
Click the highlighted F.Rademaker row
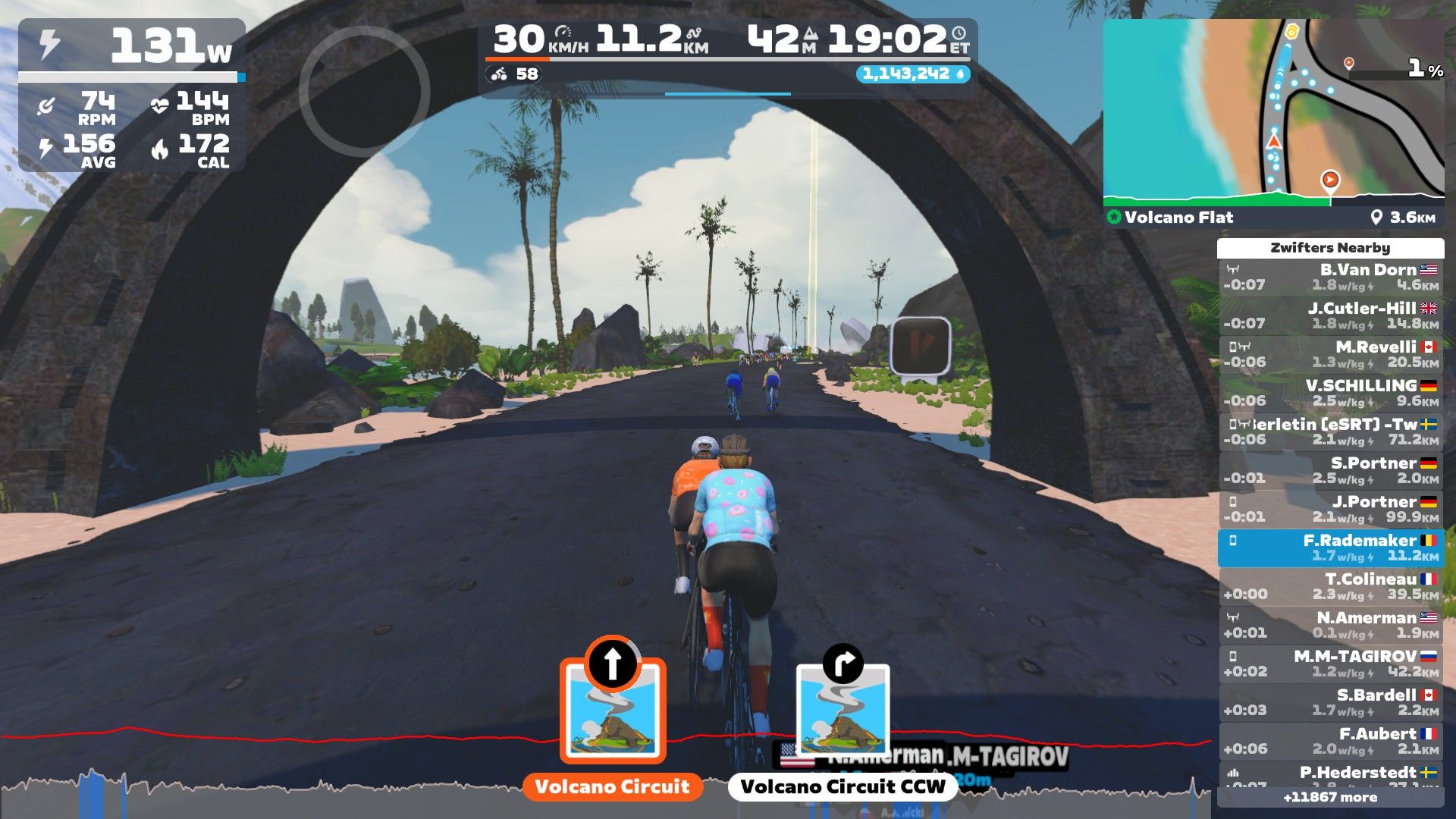(1330, 548)
